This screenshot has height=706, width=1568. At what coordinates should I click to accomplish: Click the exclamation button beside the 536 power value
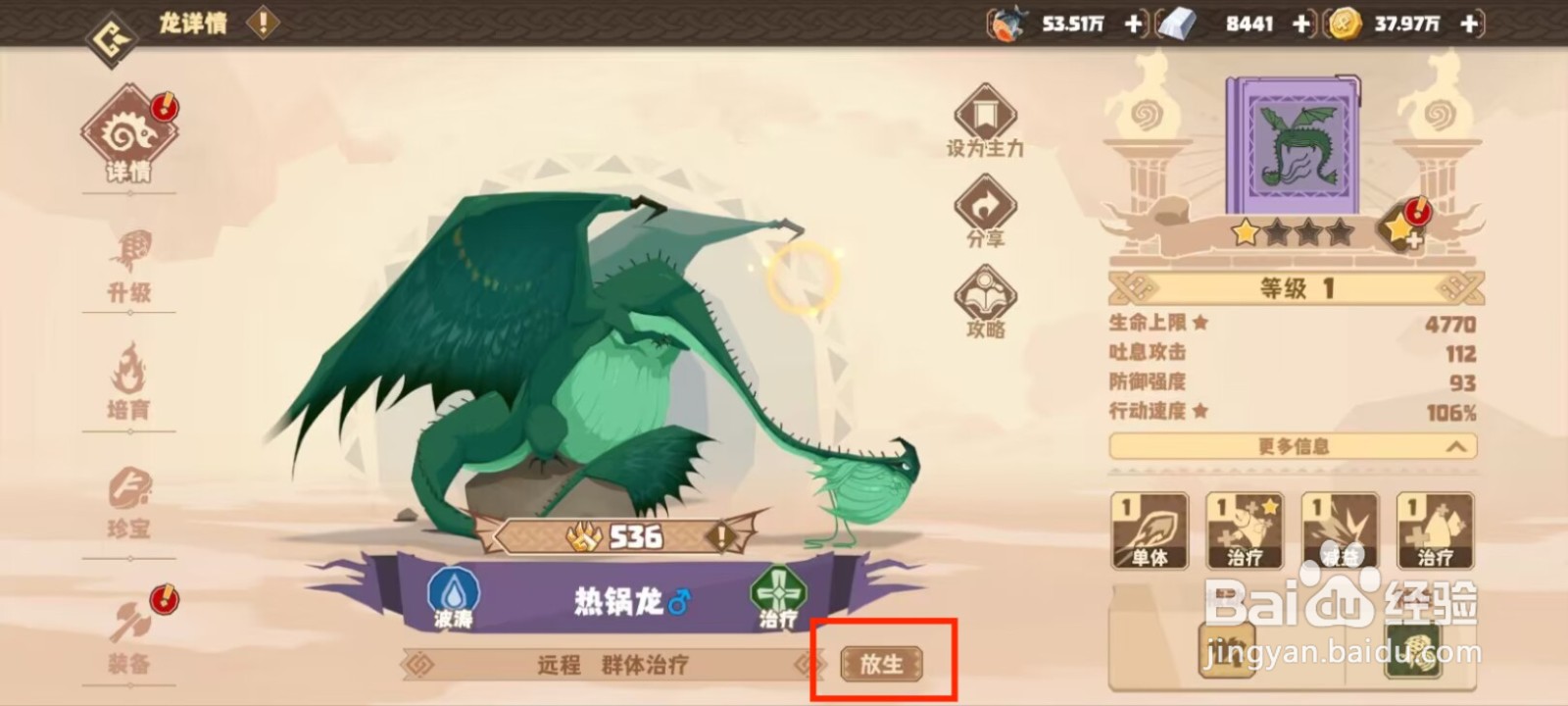click(x=722, y=536)
